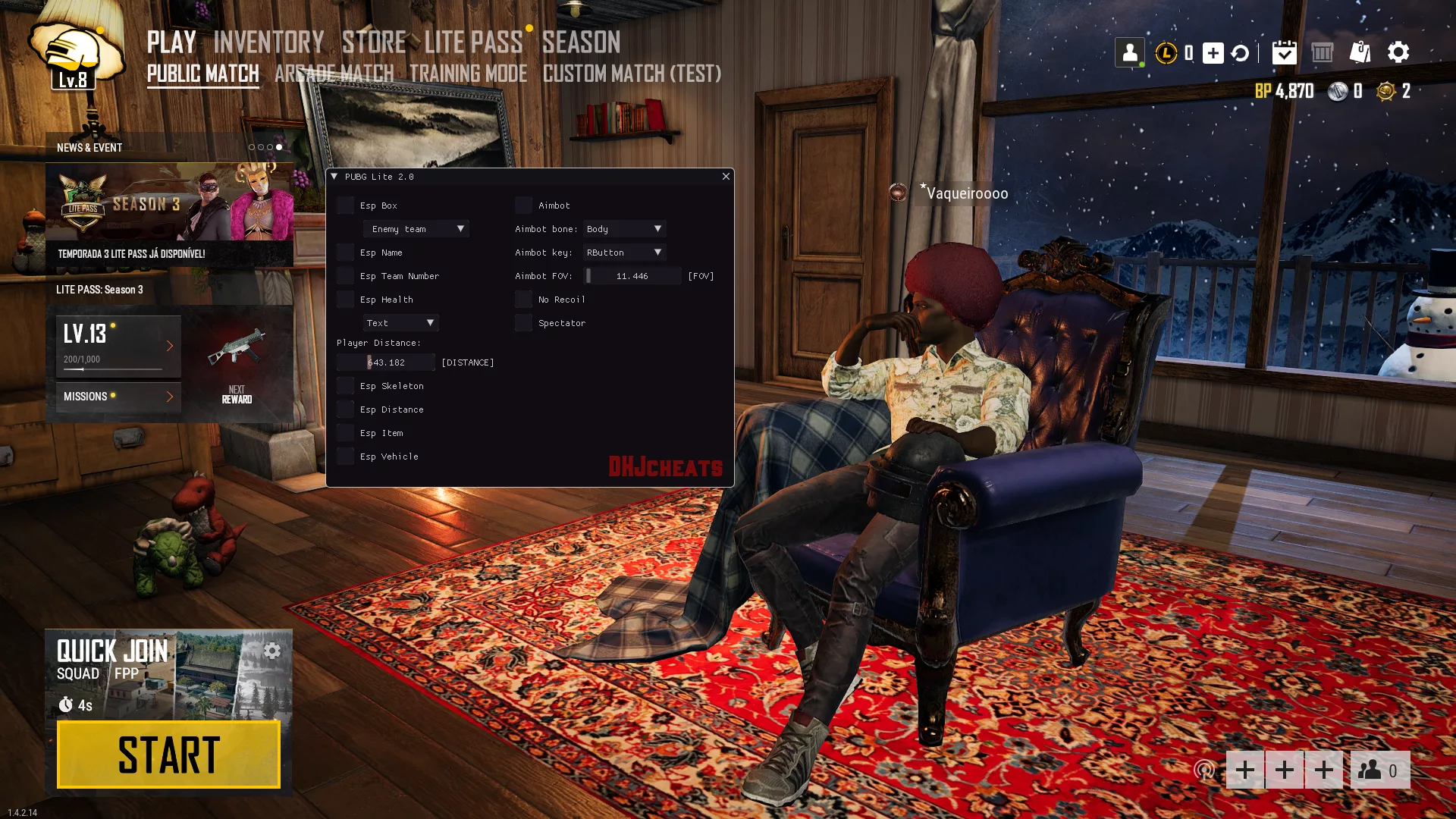Choose Training Mode
This screenshot has height=819, width=1456.
click(x=468, y=74)
